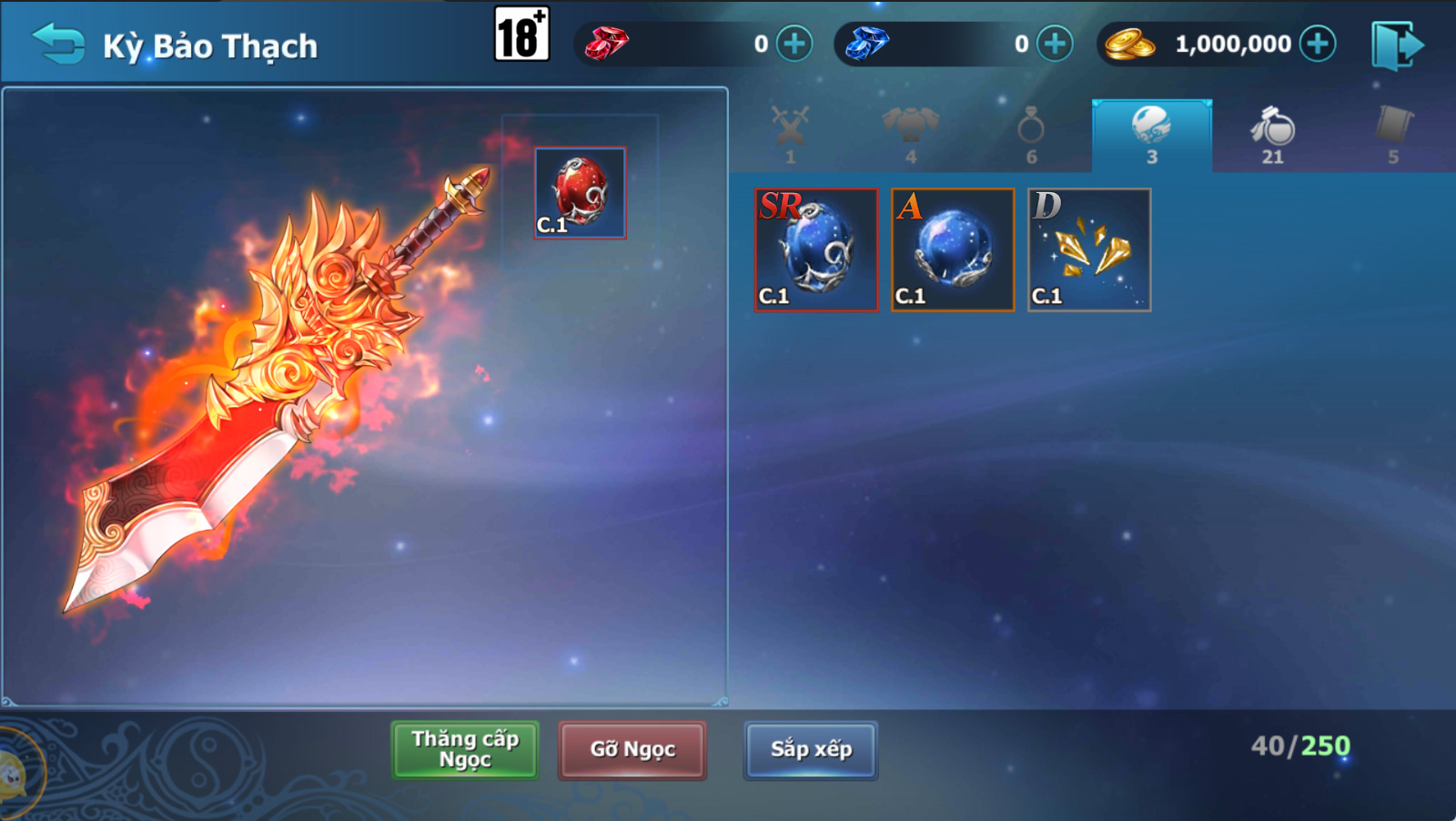Image resolution: width=1456 pixels, height=821 pixels.
Task: Exit via the door arrow icon
Action: click(1397, 46)
